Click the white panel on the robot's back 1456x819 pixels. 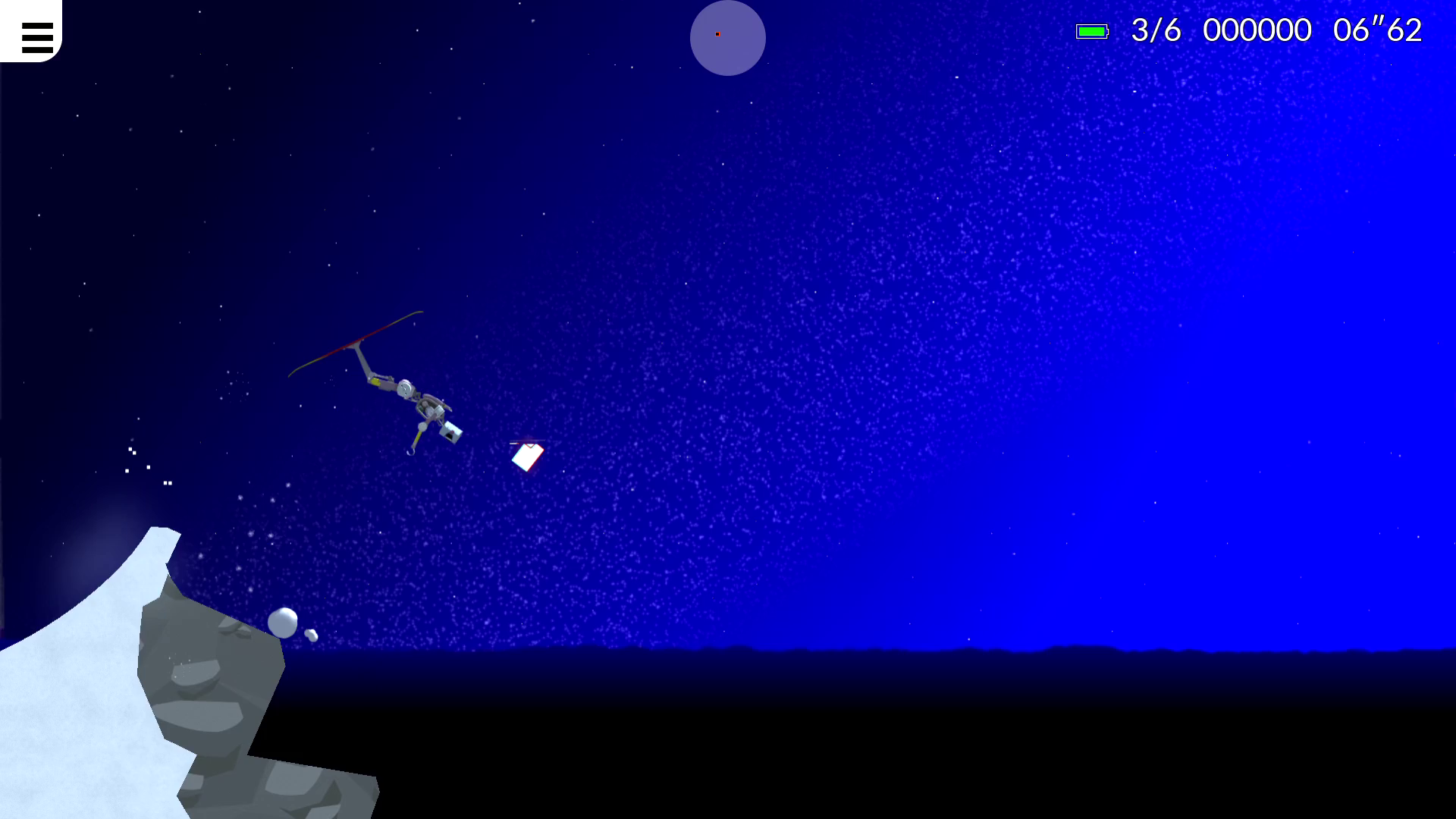450,431
